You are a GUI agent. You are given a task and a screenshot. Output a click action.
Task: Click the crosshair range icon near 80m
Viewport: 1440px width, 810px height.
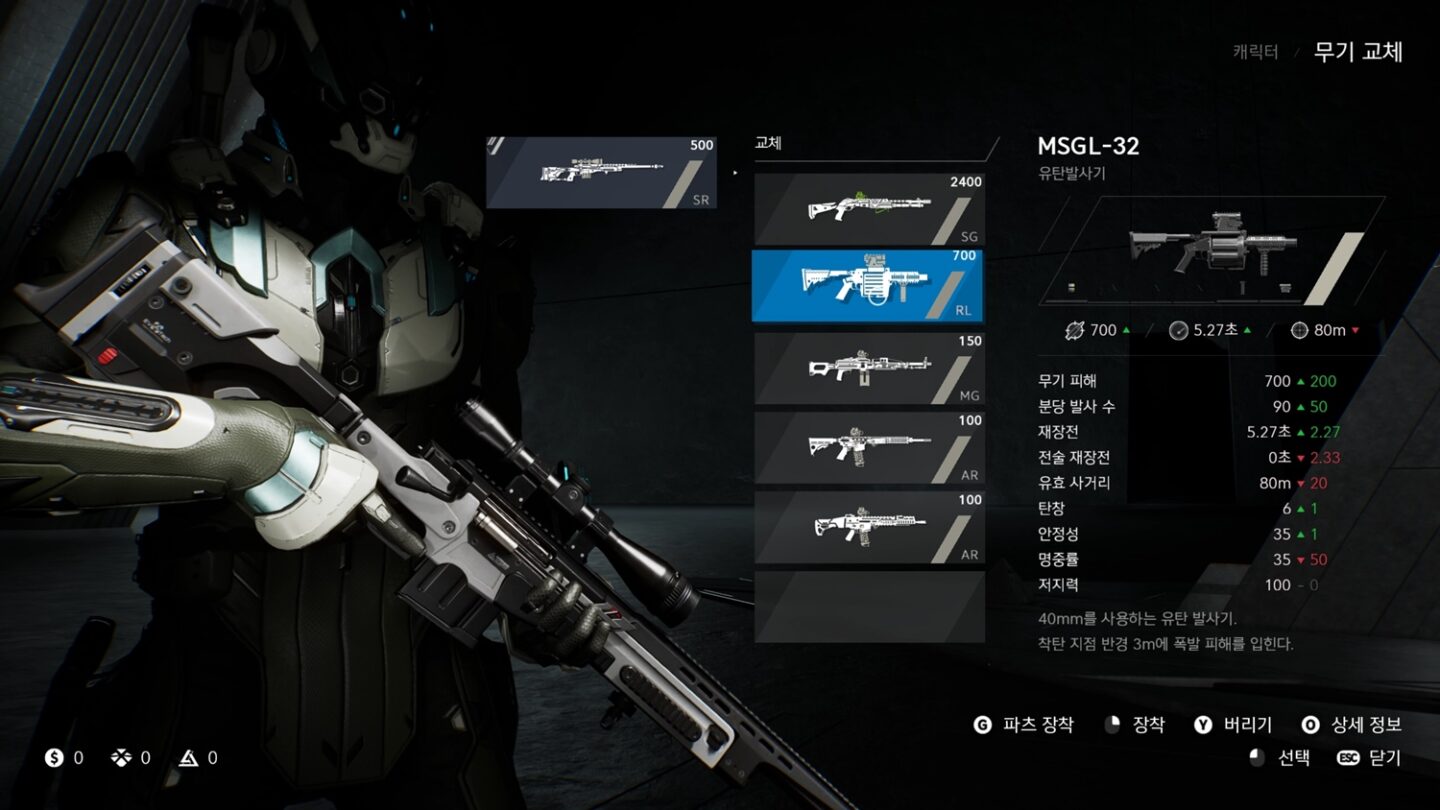[1300, 330]
